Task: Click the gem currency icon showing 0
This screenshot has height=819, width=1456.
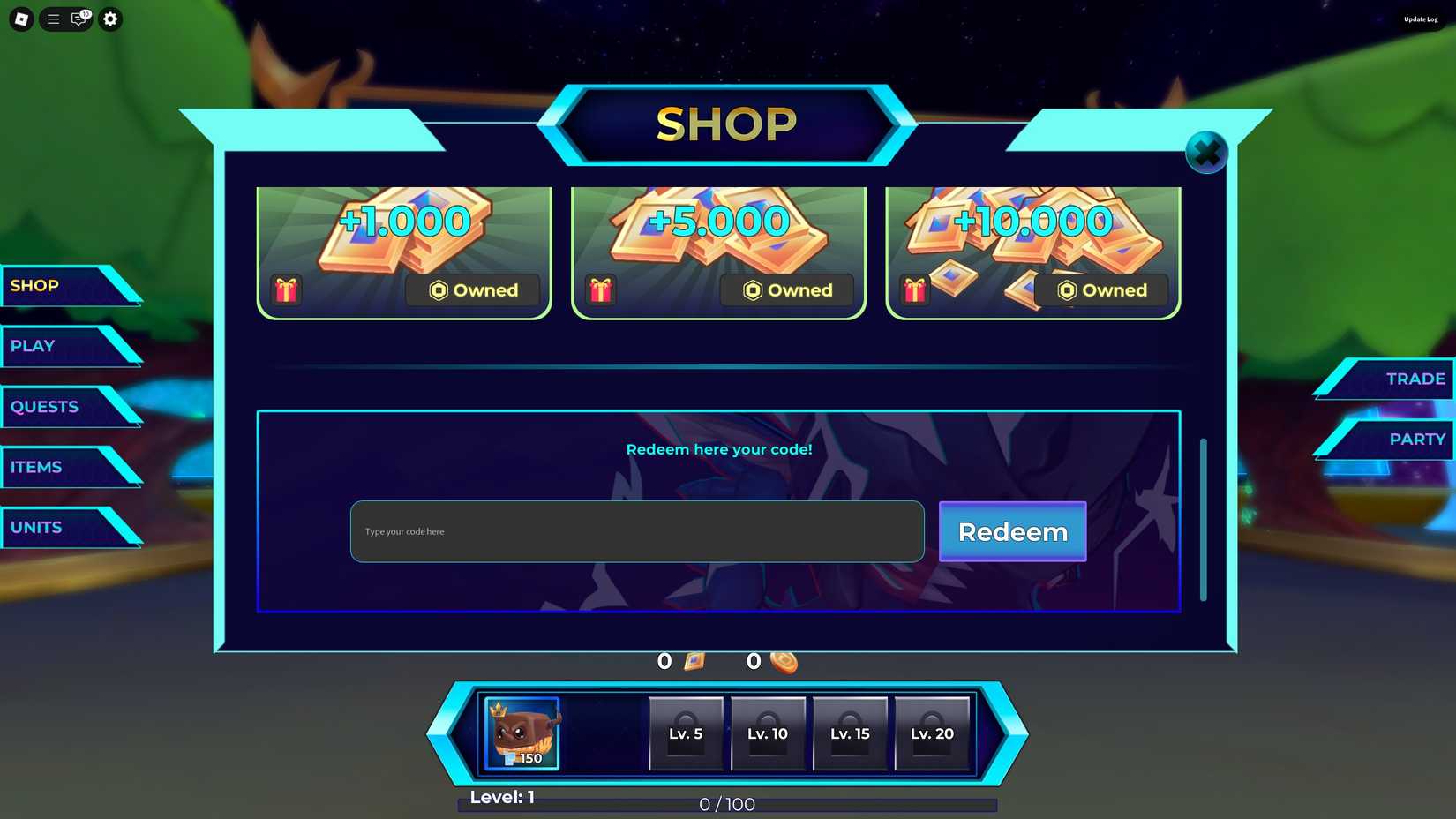Action: pos(694,660)
